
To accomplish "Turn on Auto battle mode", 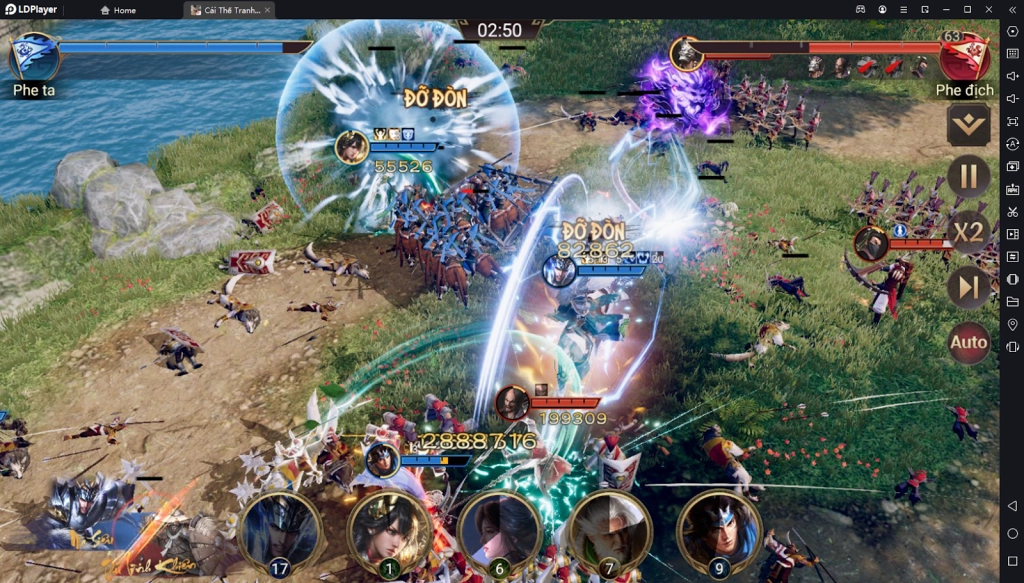I will tap(968, 343).
